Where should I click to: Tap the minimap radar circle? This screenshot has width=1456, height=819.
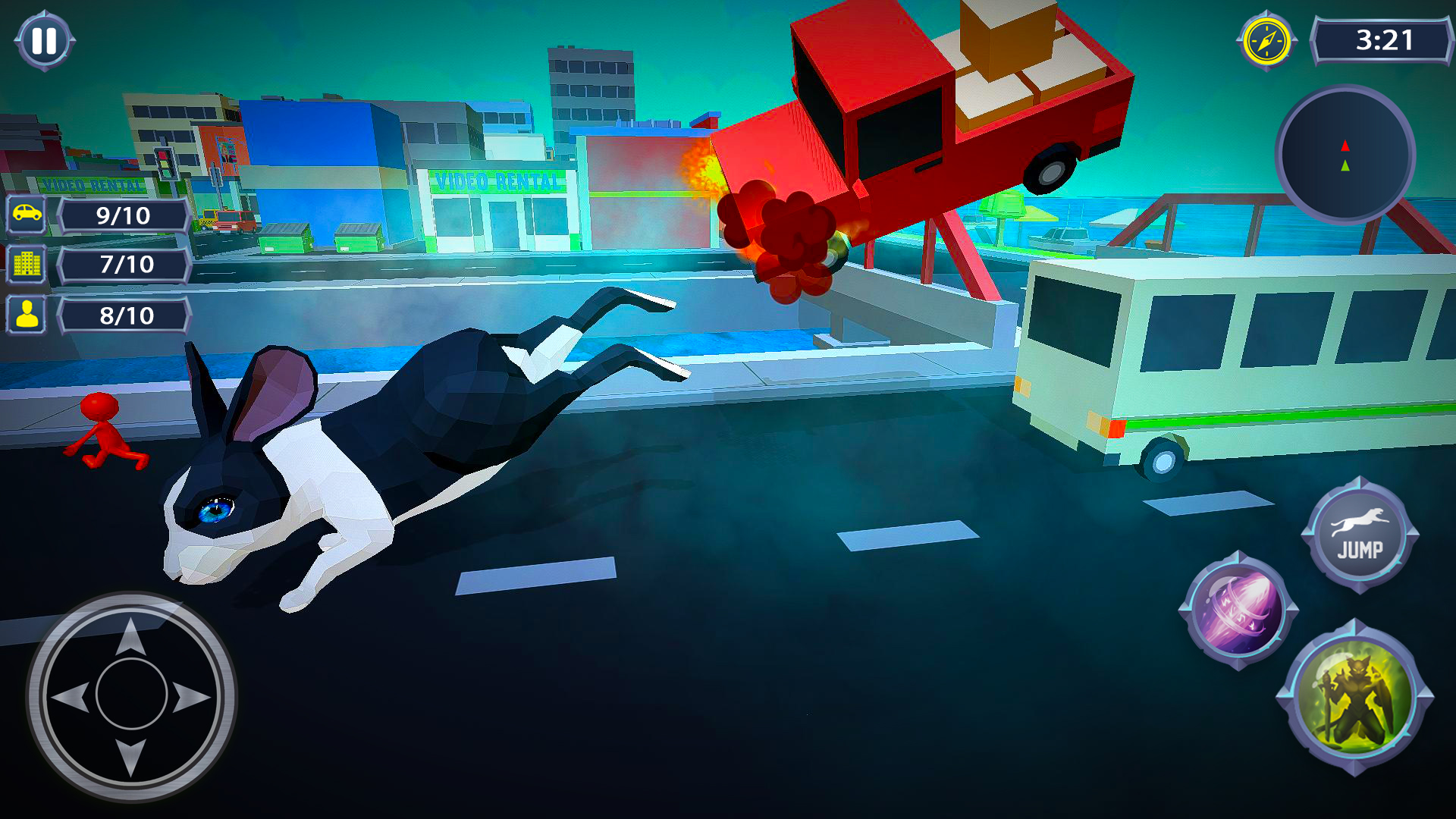tap(1346, 155)
